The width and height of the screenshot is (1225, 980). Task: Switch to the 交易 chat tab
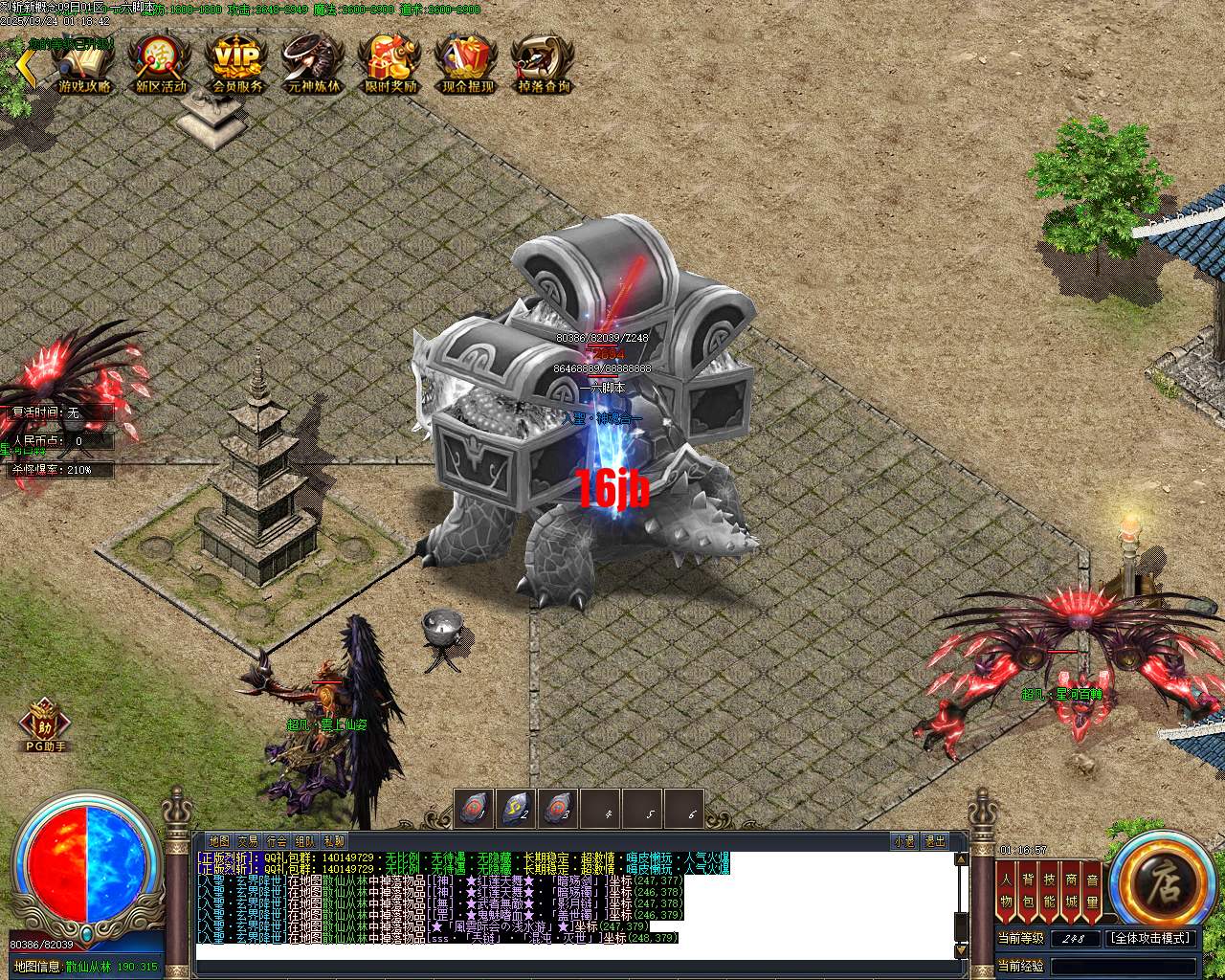[247, 840]
